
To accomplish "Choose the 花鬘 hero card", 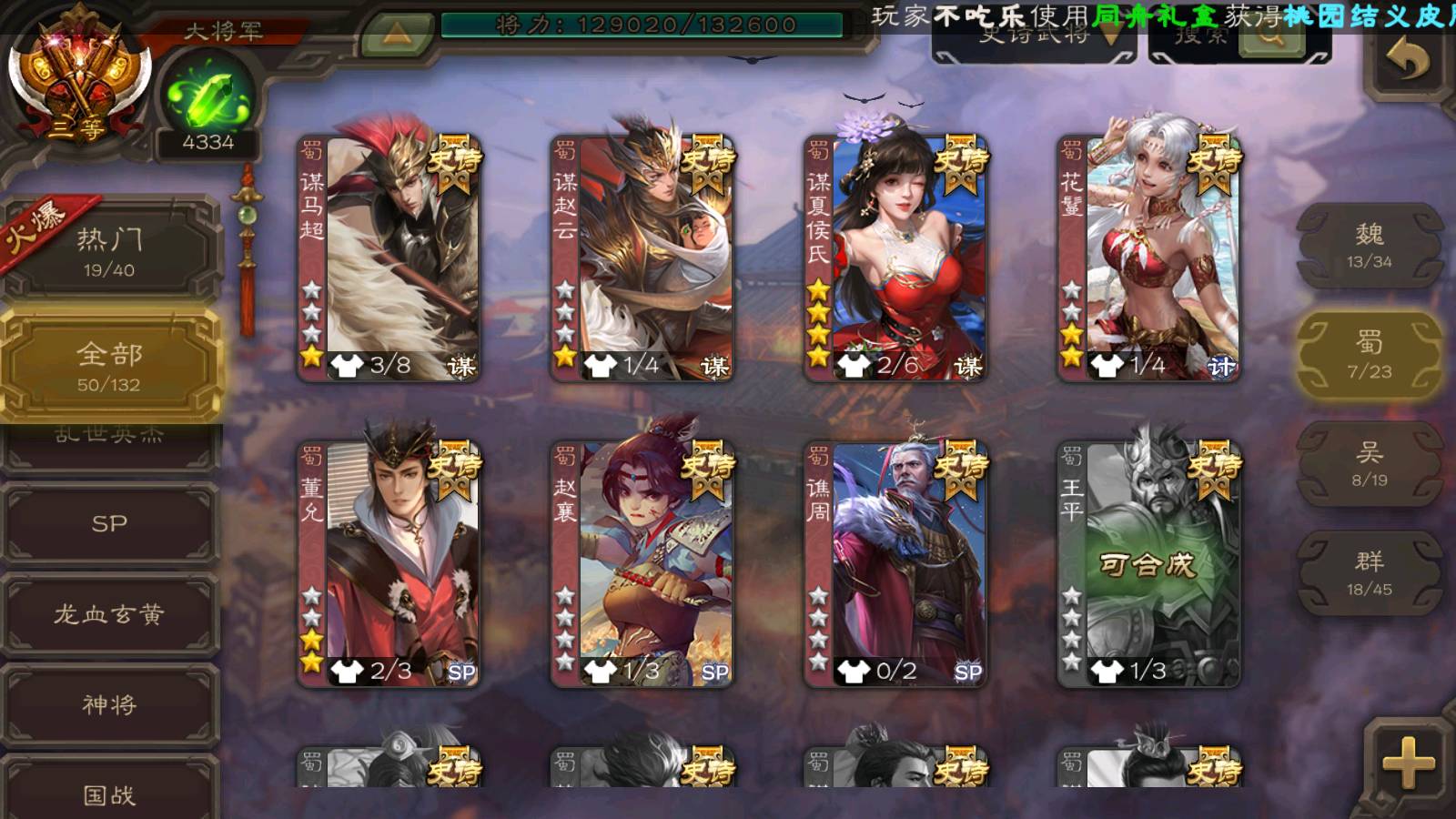I will 1149,259.
